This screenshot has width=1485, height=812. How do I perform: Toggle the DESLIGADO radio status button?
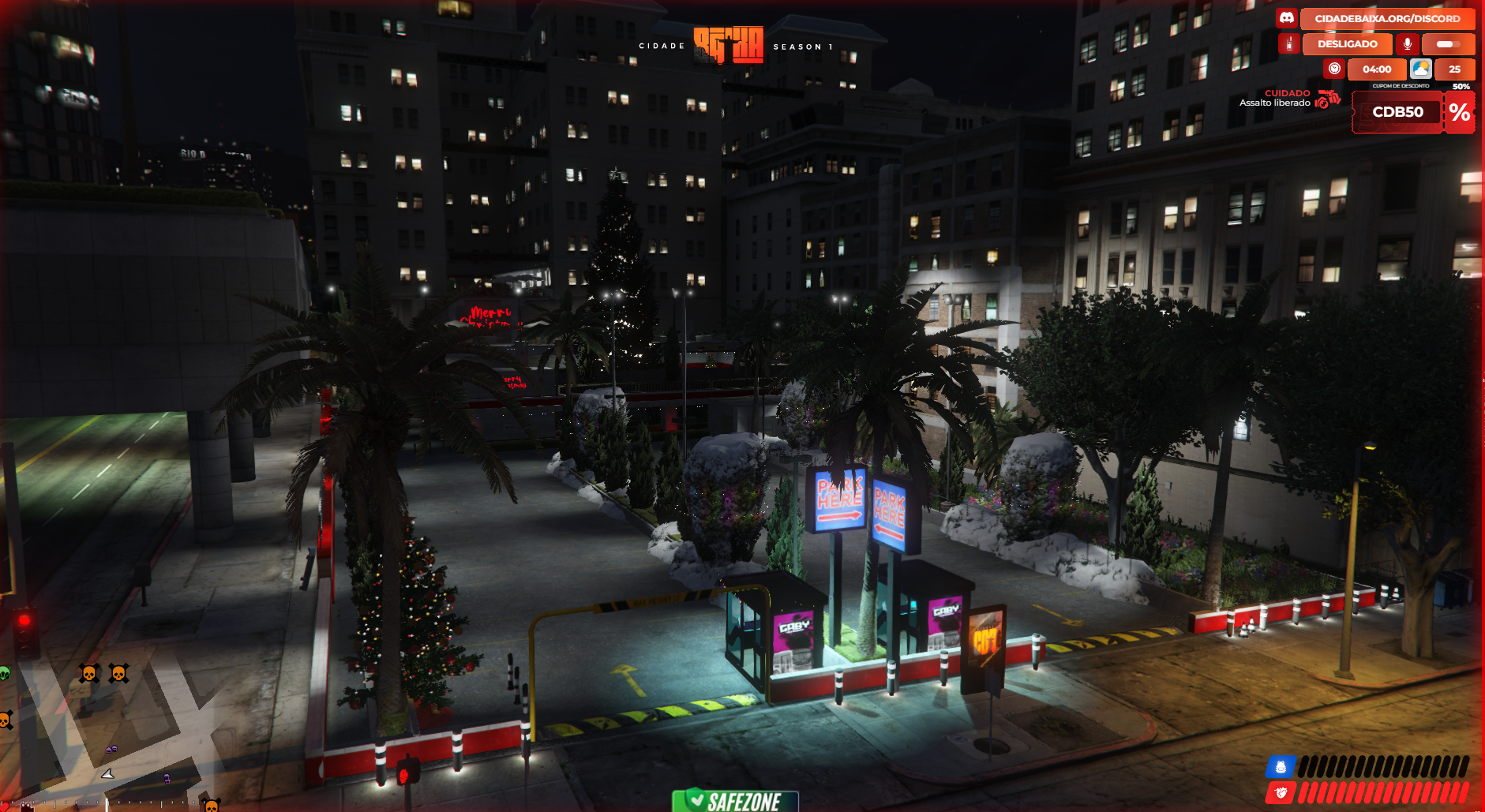1347,44
